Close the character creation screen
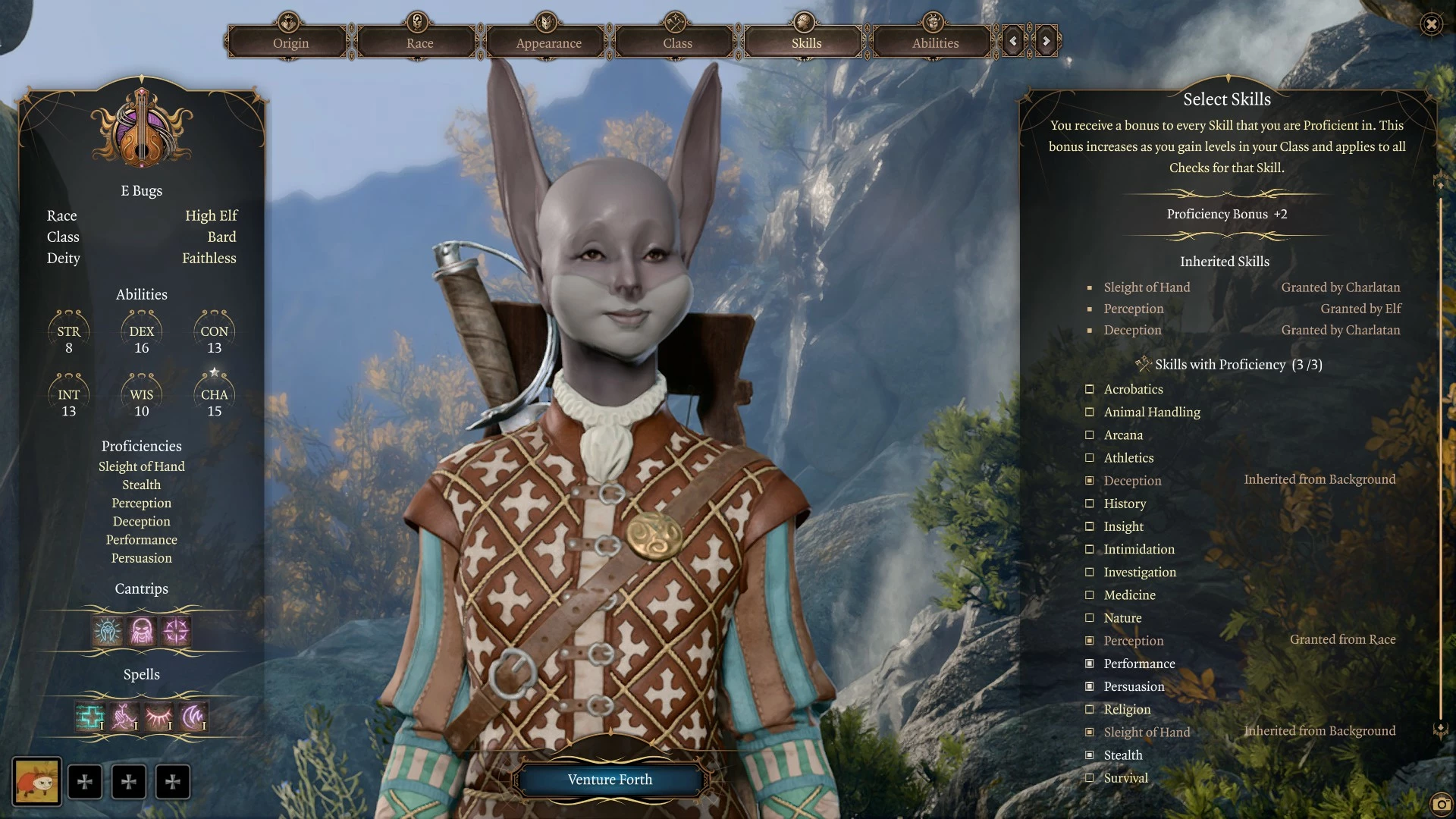Screen dimensions: 1456x819 tap(1431, 24)
